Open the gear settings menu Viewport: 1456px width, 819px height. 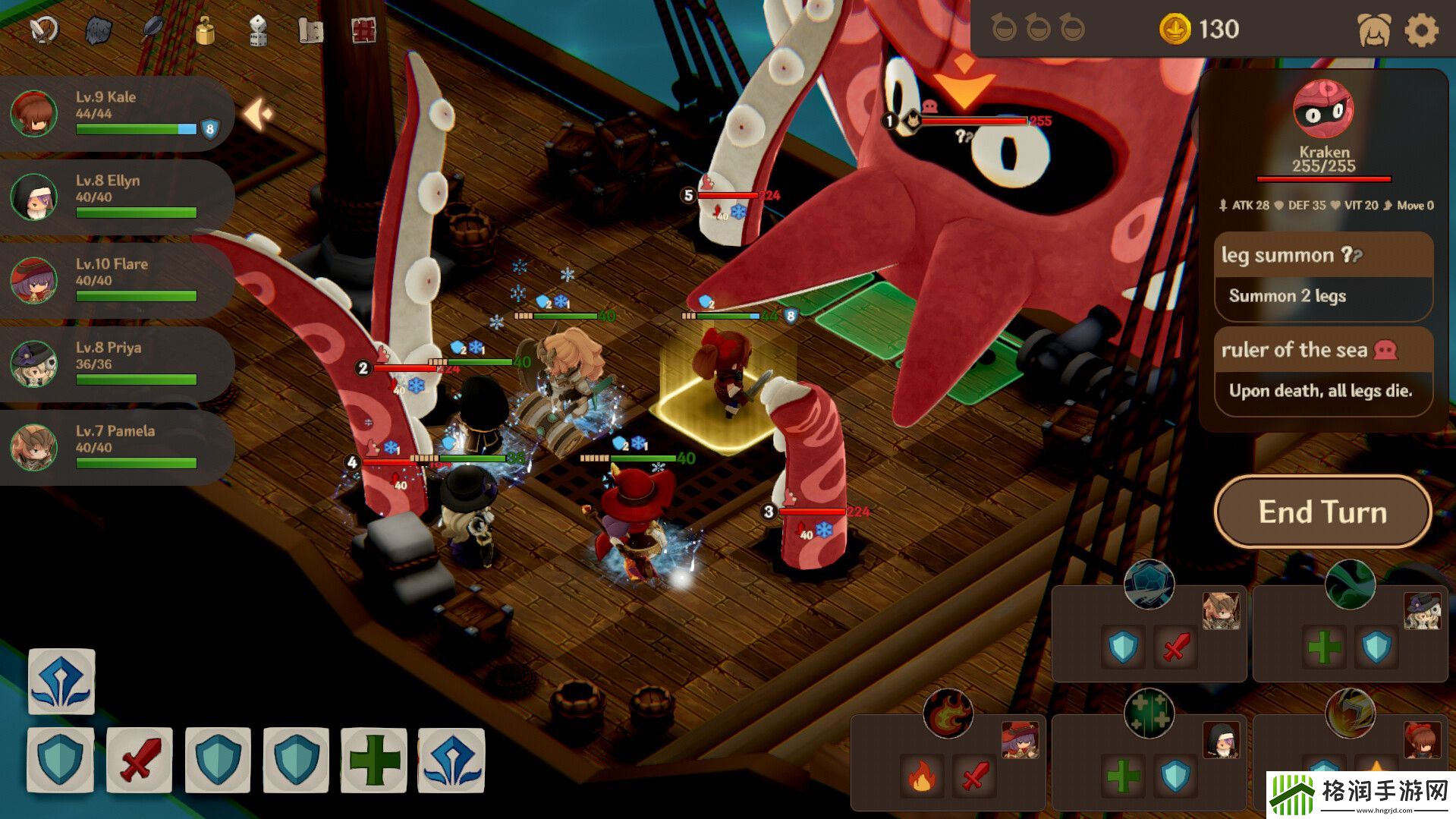pyautogui.click(x=1421, y=31)
